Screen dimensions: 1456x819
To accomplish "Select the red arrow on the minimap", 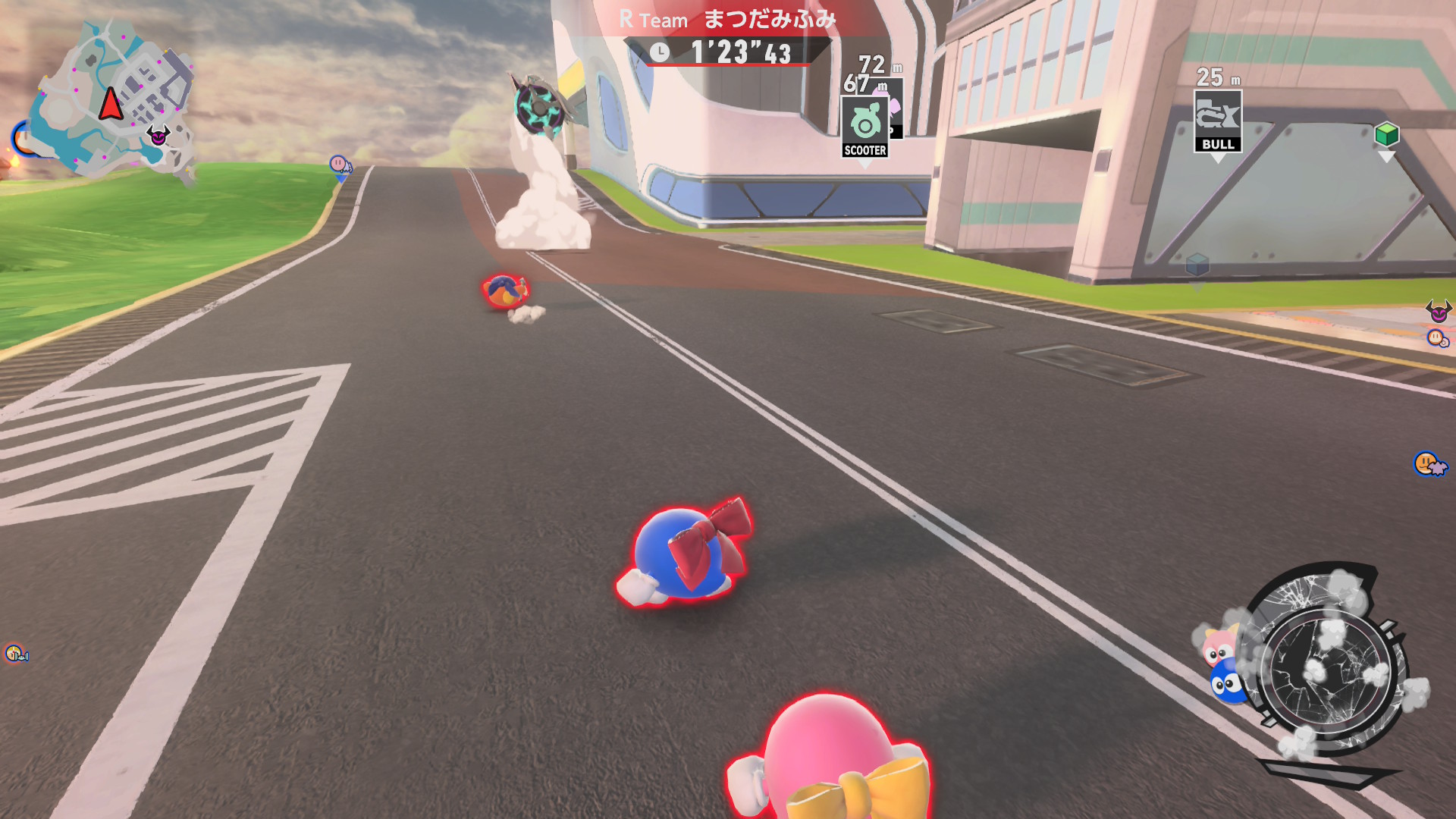I will [x=111, y=104].
